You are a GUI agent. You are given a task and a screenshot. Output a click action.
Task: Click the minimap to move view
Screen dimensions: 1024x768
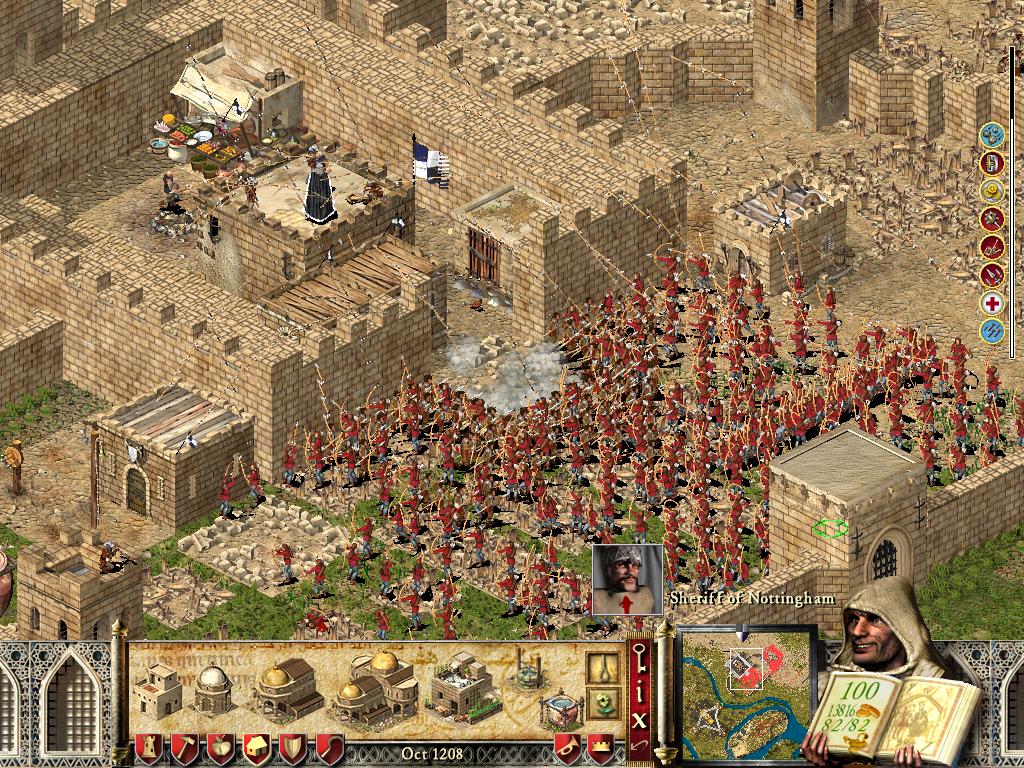pos(747,691)
